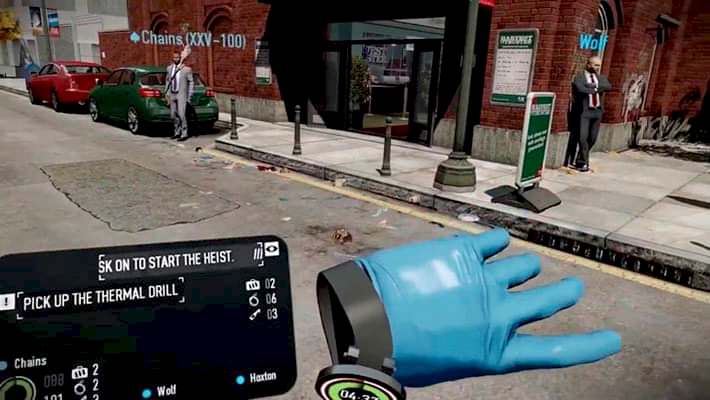Select the Pick Up The Thermal Drill objective

[100, 293]
